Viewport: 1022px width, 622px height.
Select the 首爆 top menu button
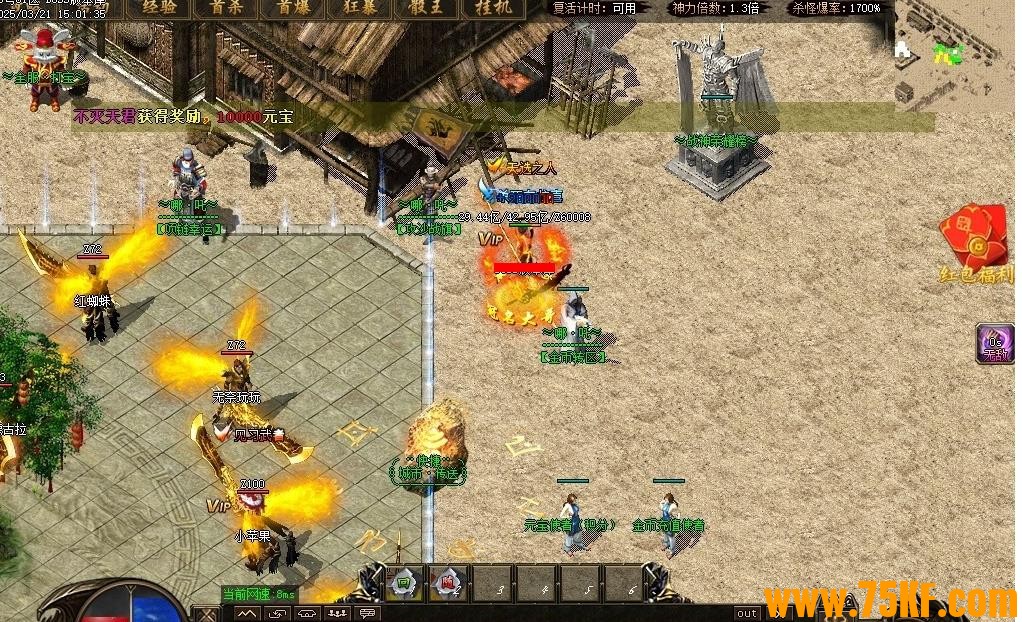point(294,9)
